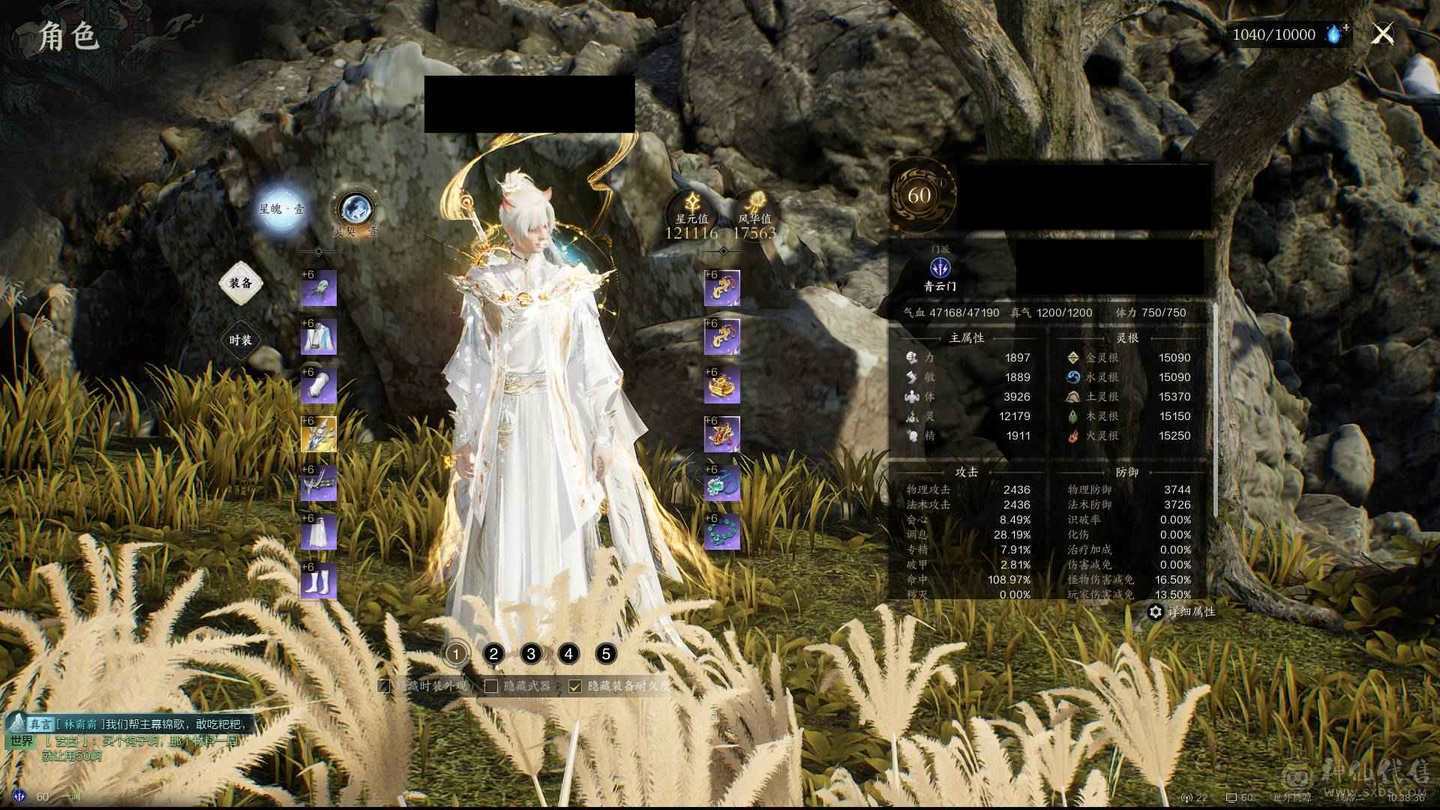The image size is (1440, 810).
Task: Switch to the 时装 fashion tab
Action: 240,340
